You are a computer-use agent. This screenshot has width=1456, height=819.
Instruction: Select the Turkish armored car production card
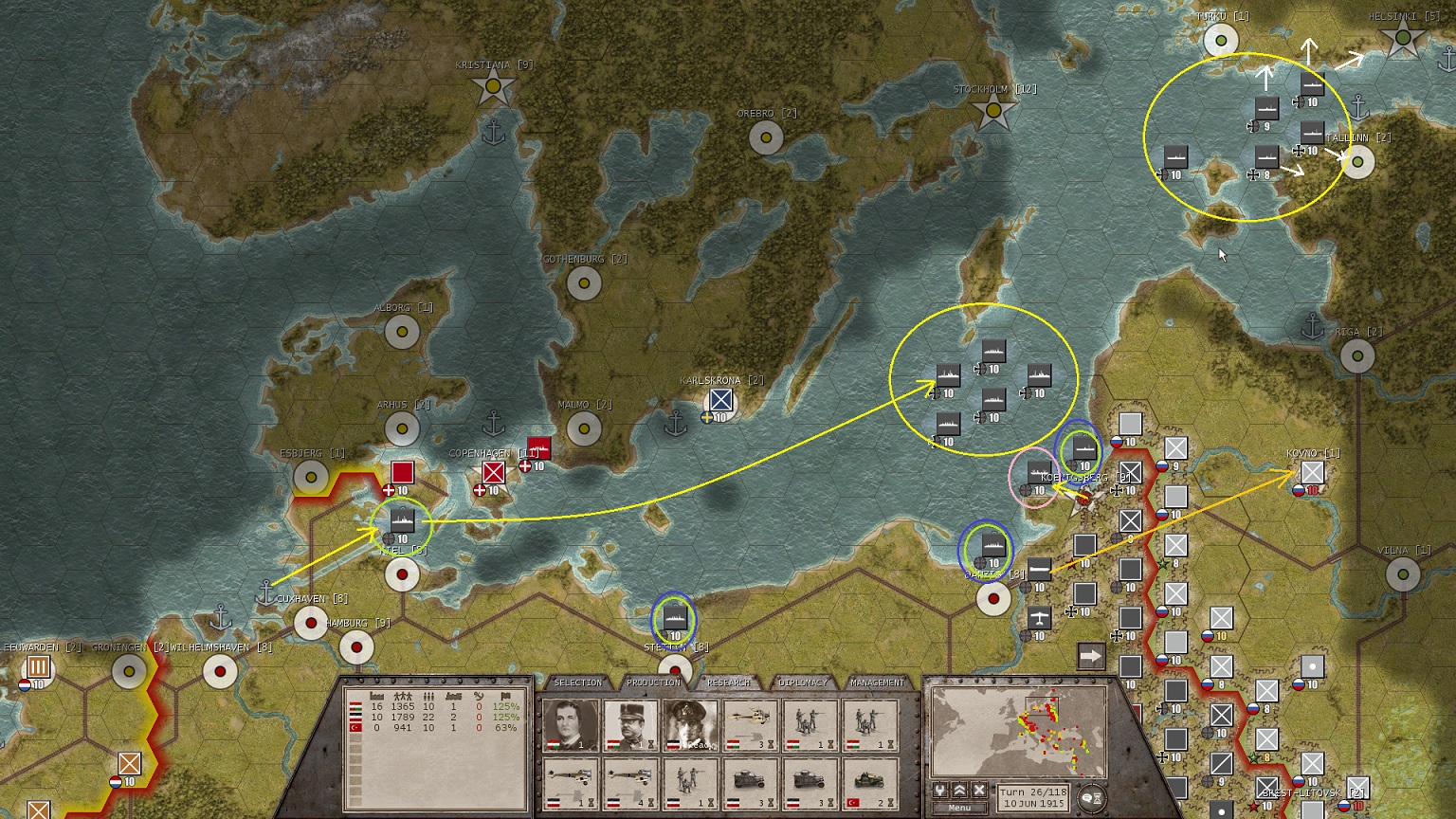point(870,783)
